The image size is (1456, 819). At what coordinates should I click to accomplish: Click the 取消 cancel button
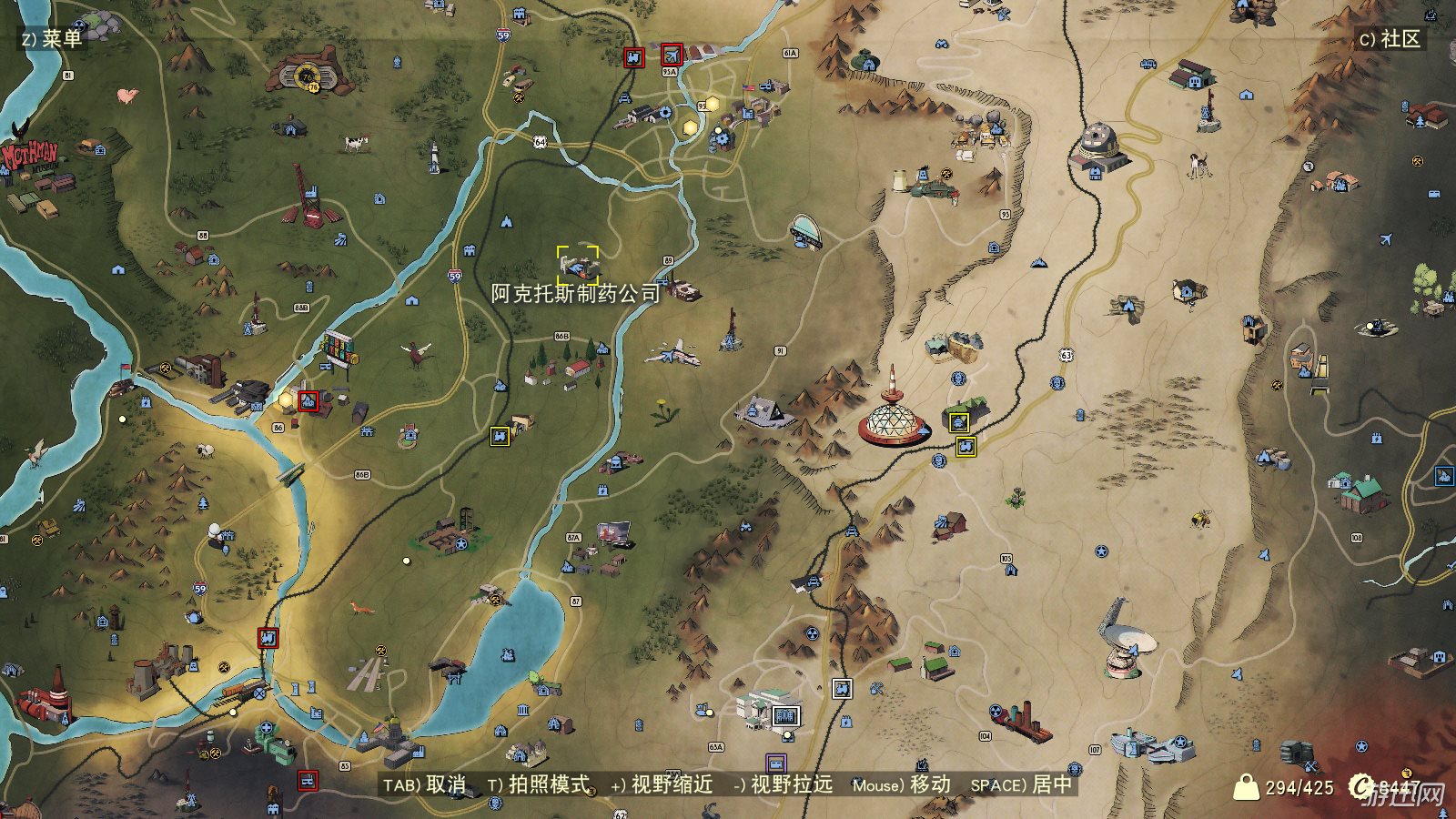pyautogui.click(x=425, y=784)
